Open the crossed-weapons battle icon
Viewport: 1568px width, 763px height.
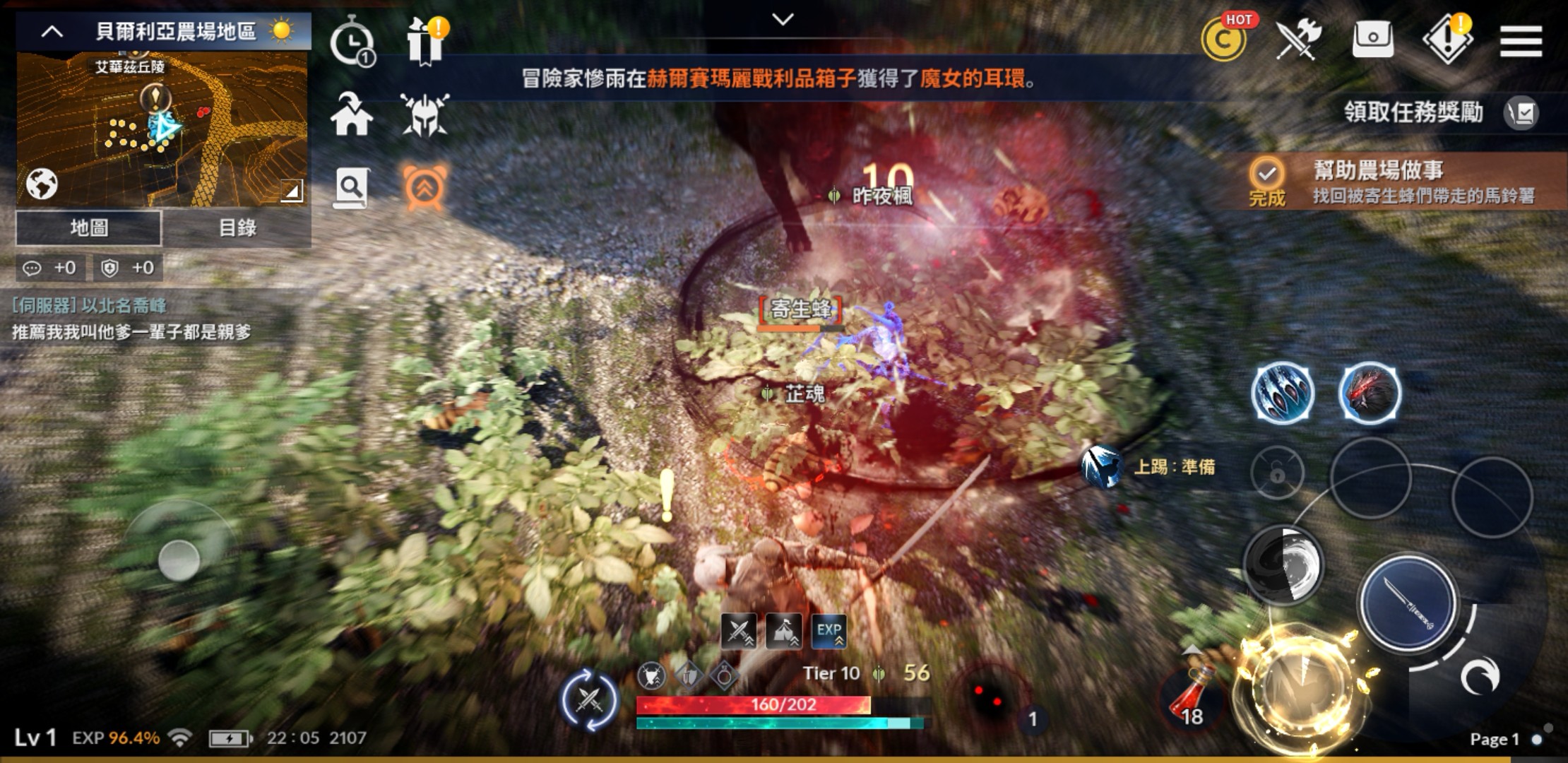pyautogui.click(x=1298, y=39)
